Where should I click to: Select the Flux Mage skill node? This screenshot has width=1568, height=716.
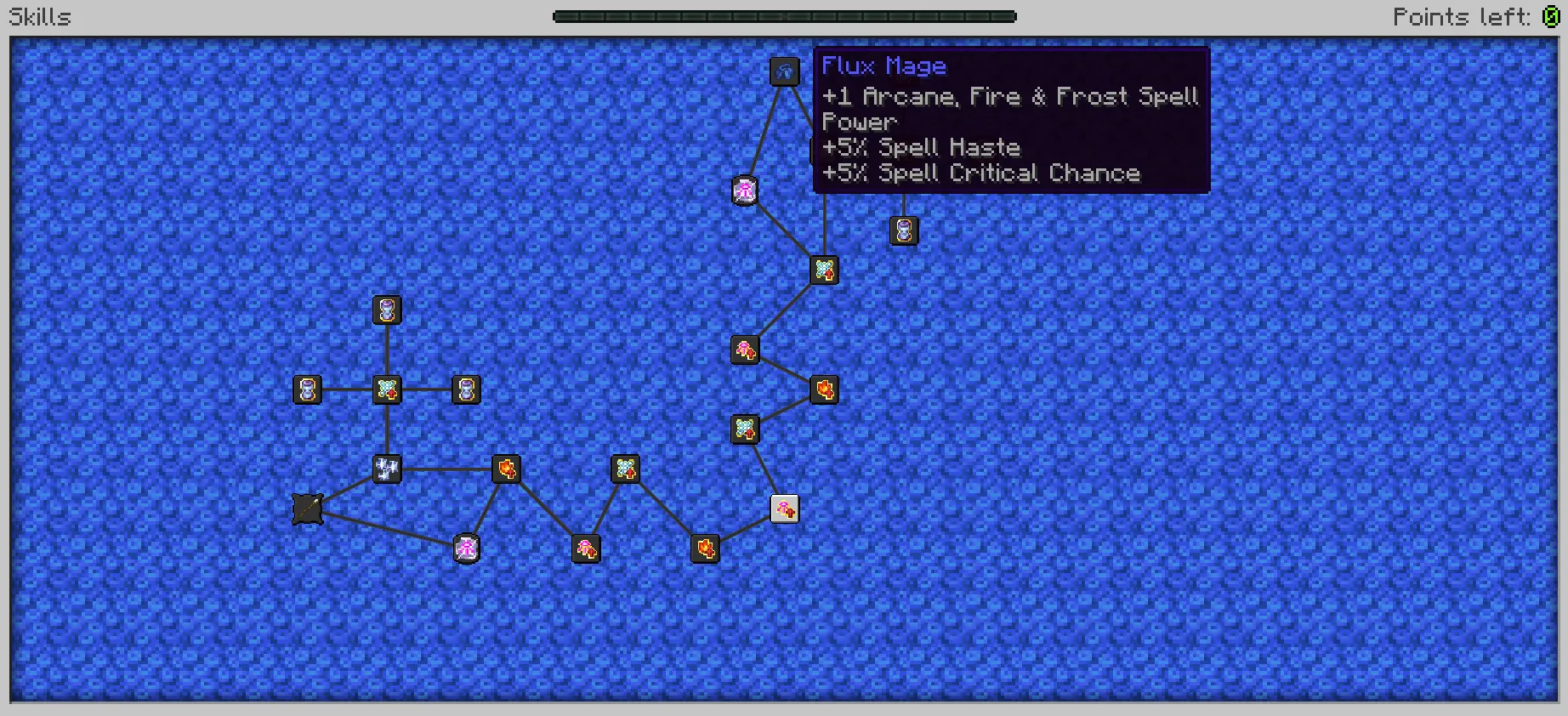coord(785,71)
